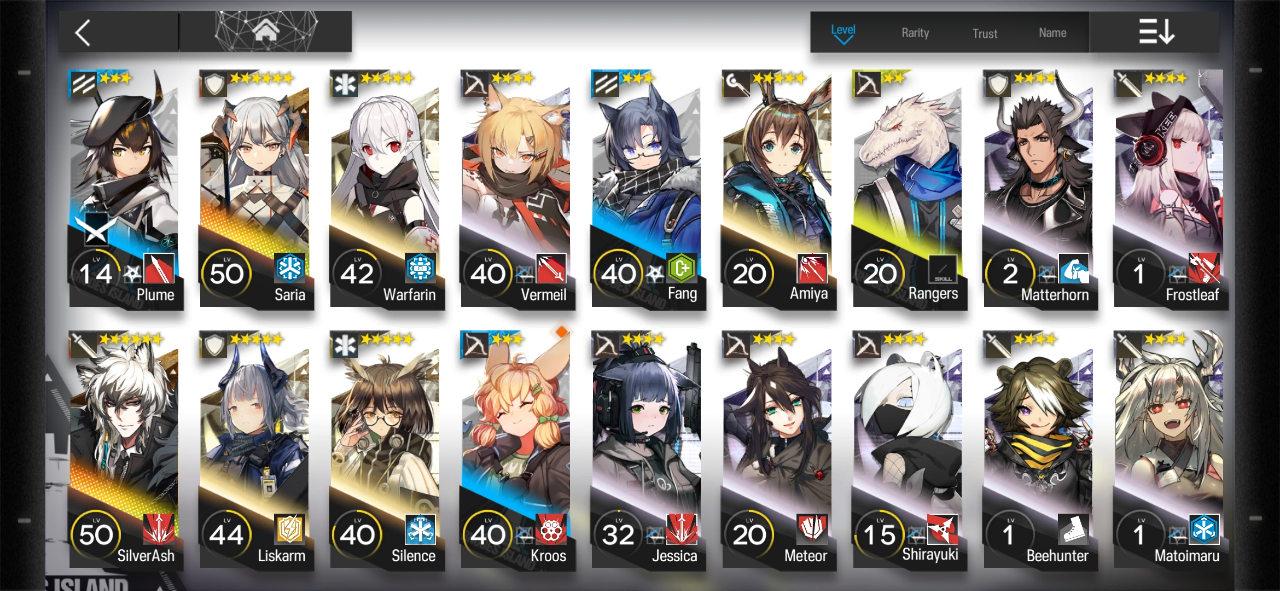1280x591 pixels.
Task: Open SilverAsh's operator card
Action: click(124, 447)
